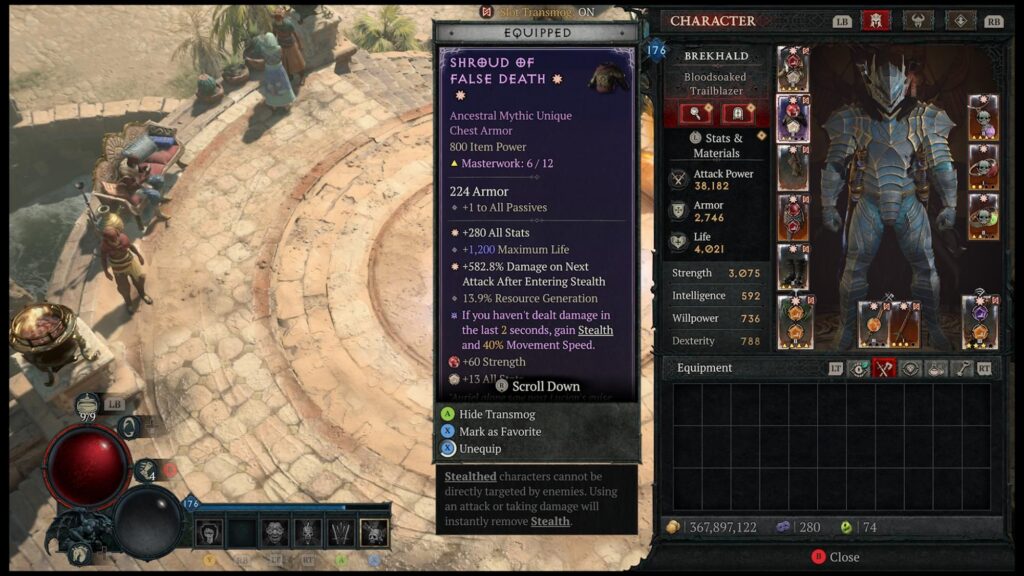This screenshot has height=576, width=1024.
Task: Switch to the horned helm tab
Action: coord(917,21)
